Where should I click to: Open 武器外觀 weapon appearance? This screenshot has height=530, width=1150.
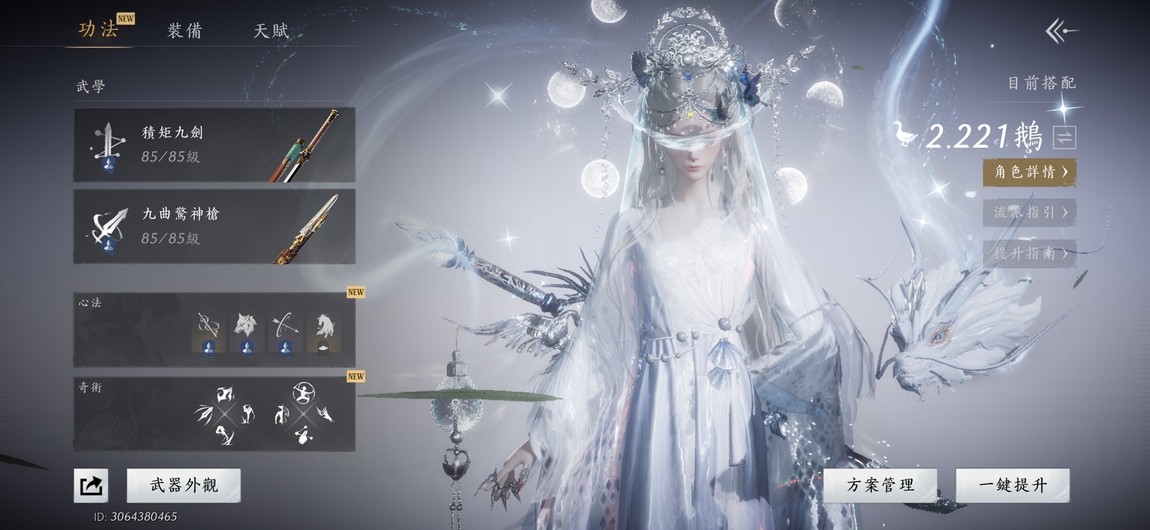[x=184, y=486]
